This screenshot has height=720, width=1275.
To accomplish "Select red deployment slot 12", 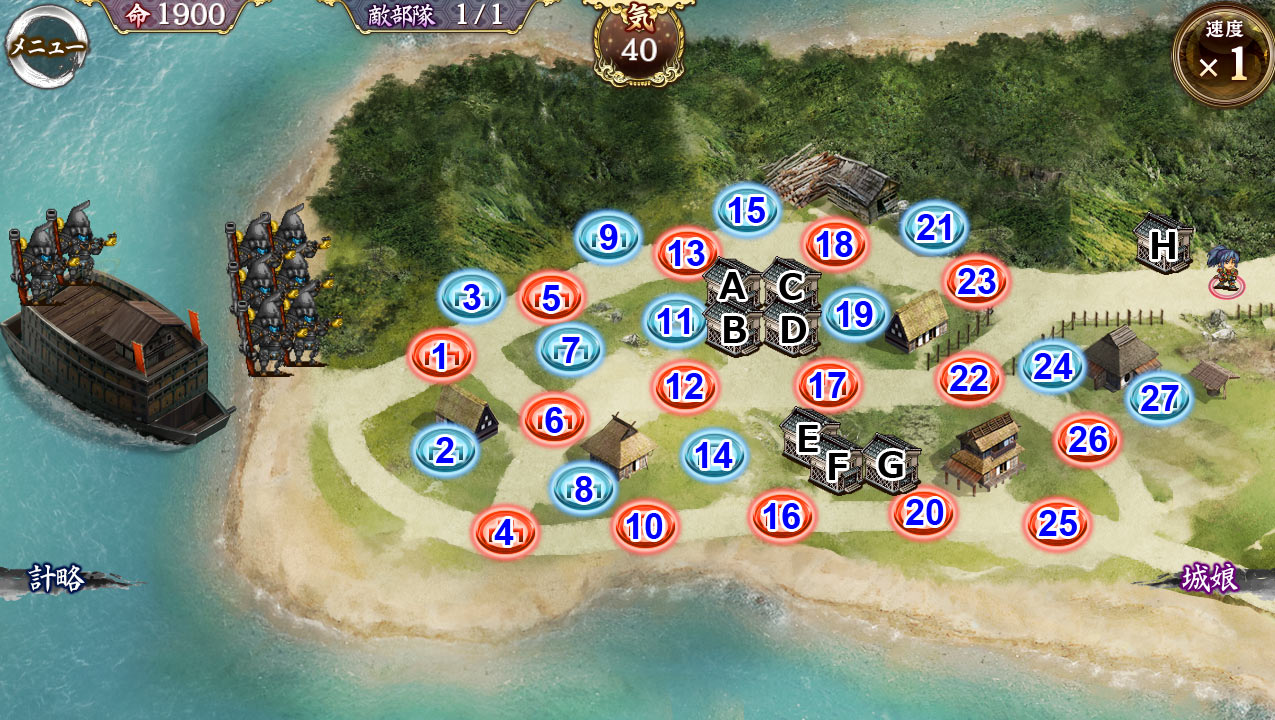I will point(685,386).
